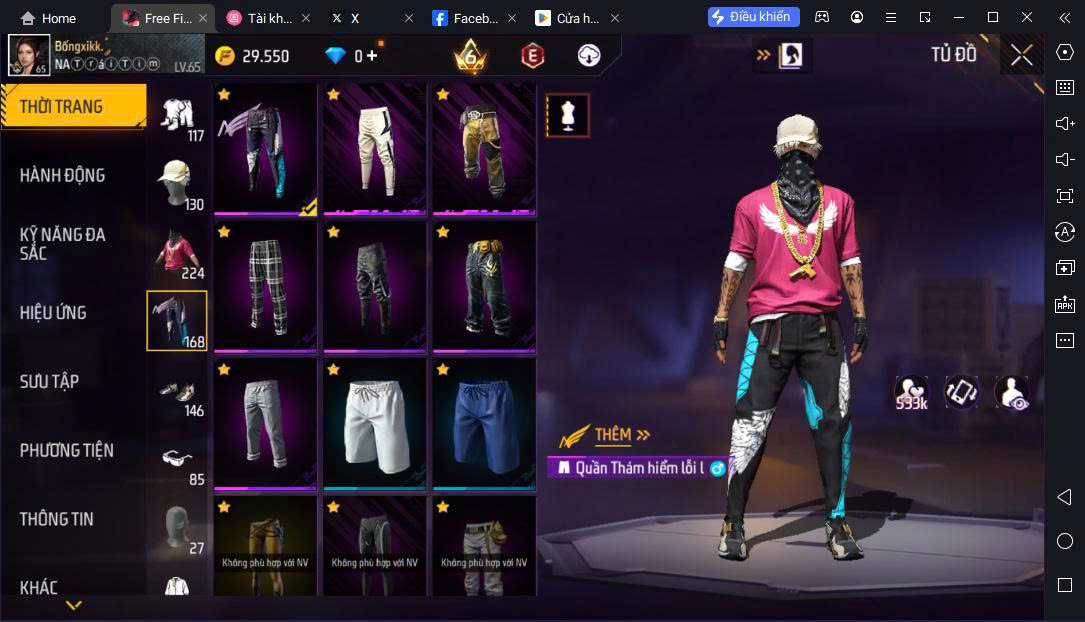Switch to KỸ NĂNG ĐA SẮC tab
The height and width of the screenshot is (622, 1085).
click(x=62, y=243)
